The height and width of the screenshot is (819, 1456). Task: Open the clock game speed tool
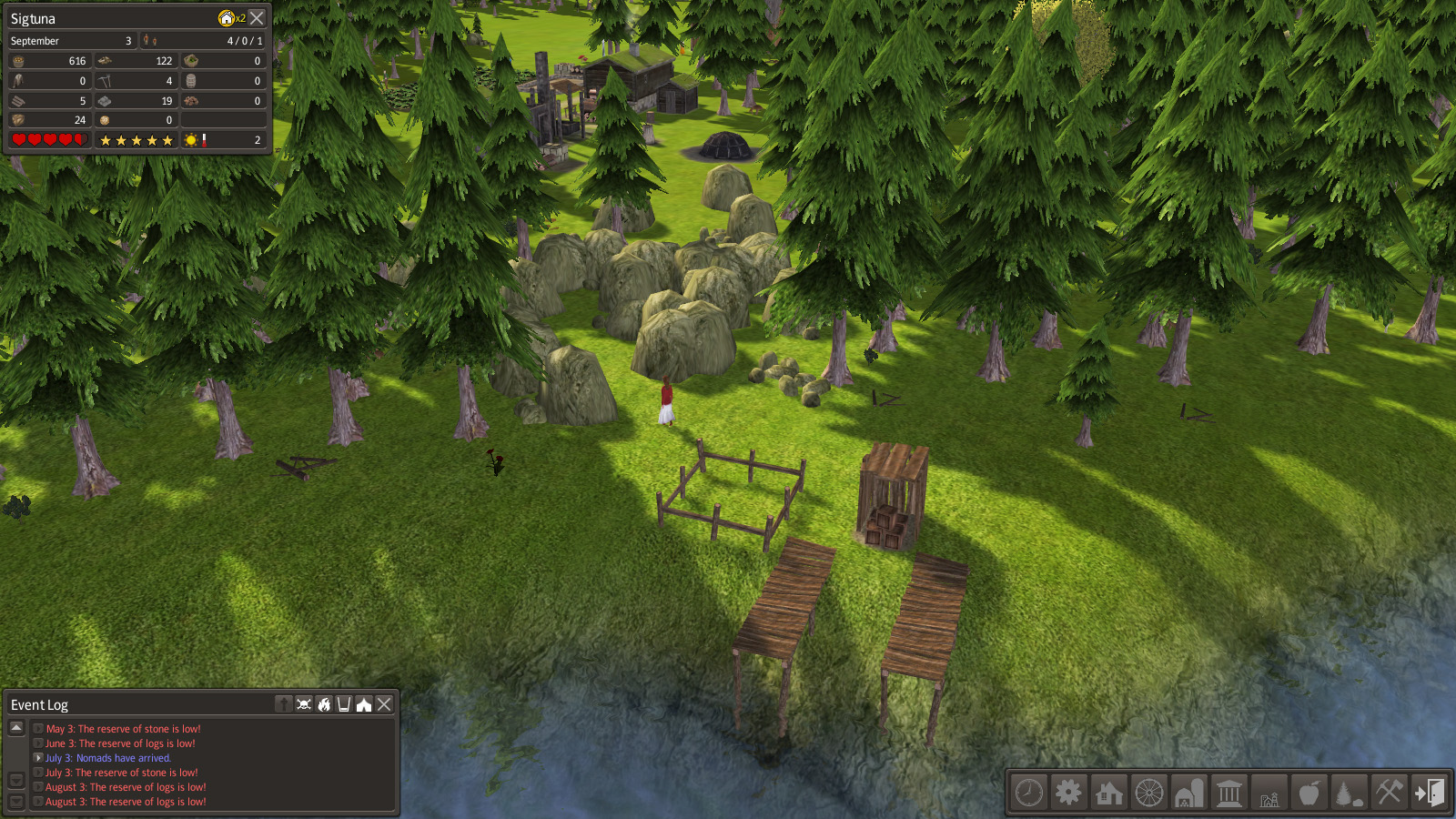click(x=1029, y=793)
